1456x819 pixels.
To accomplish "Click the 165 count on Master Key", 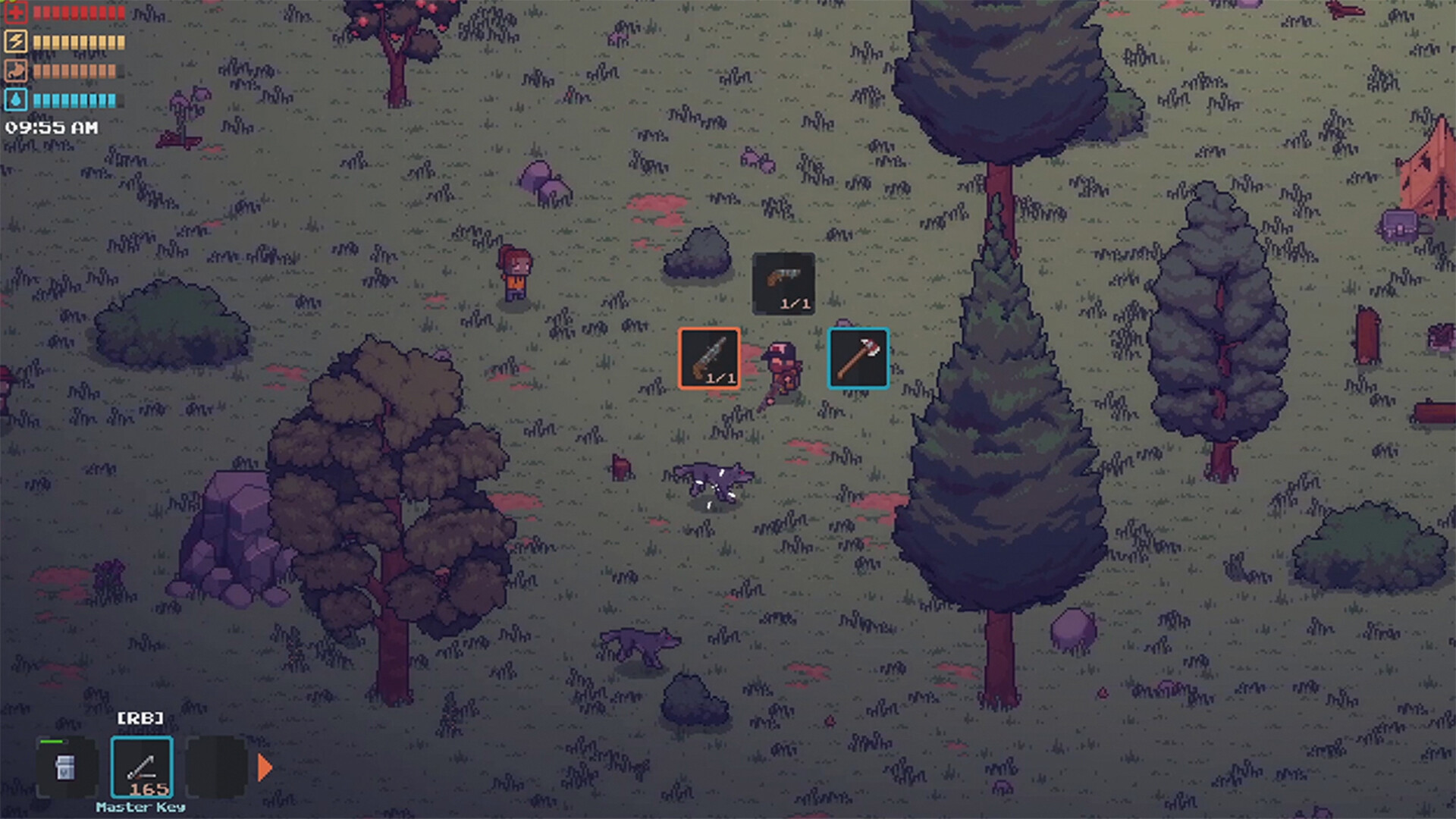I will click(151, 789).
